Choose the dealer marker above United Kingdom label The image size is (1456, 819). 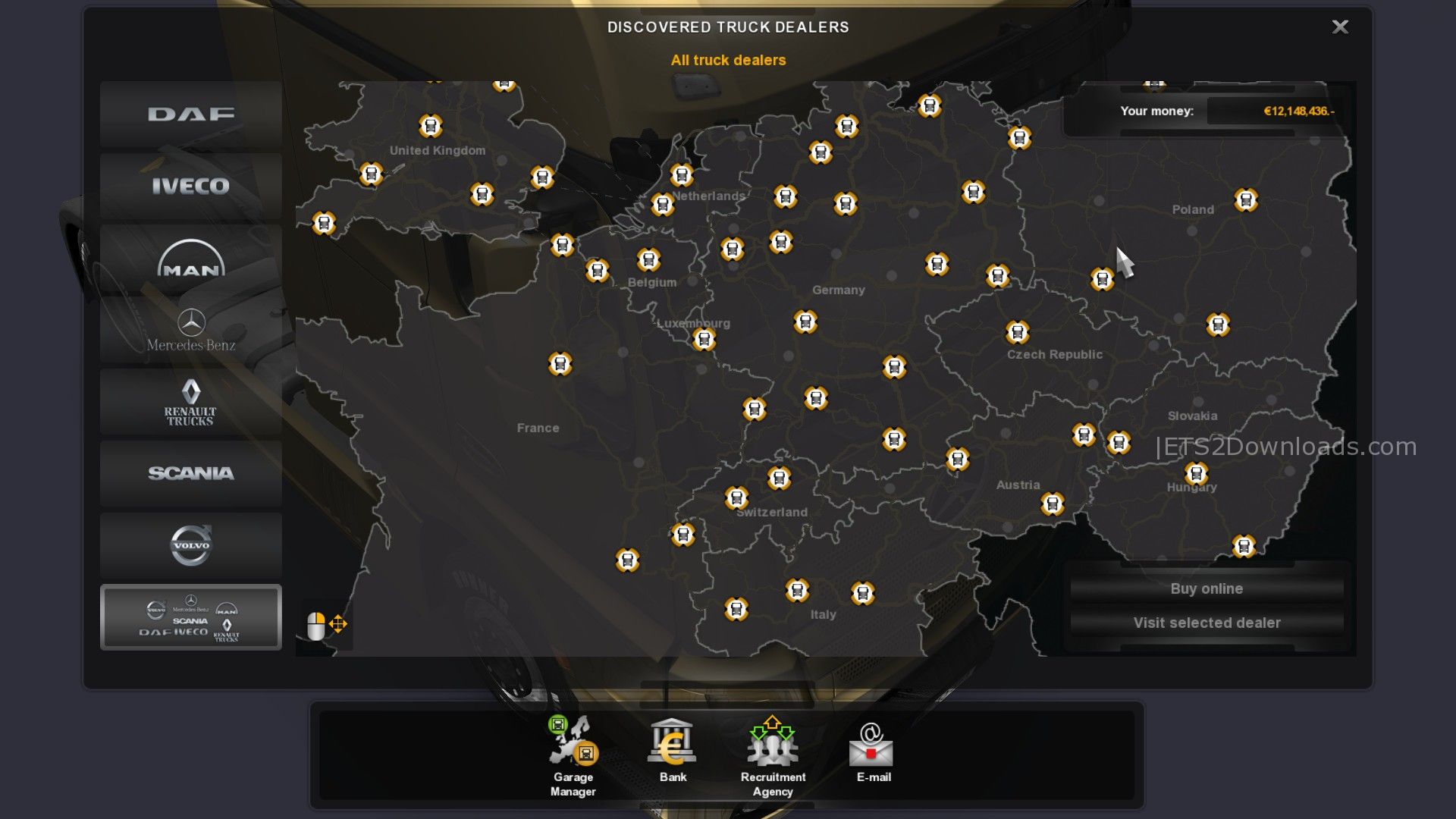(x=431, y=125)
